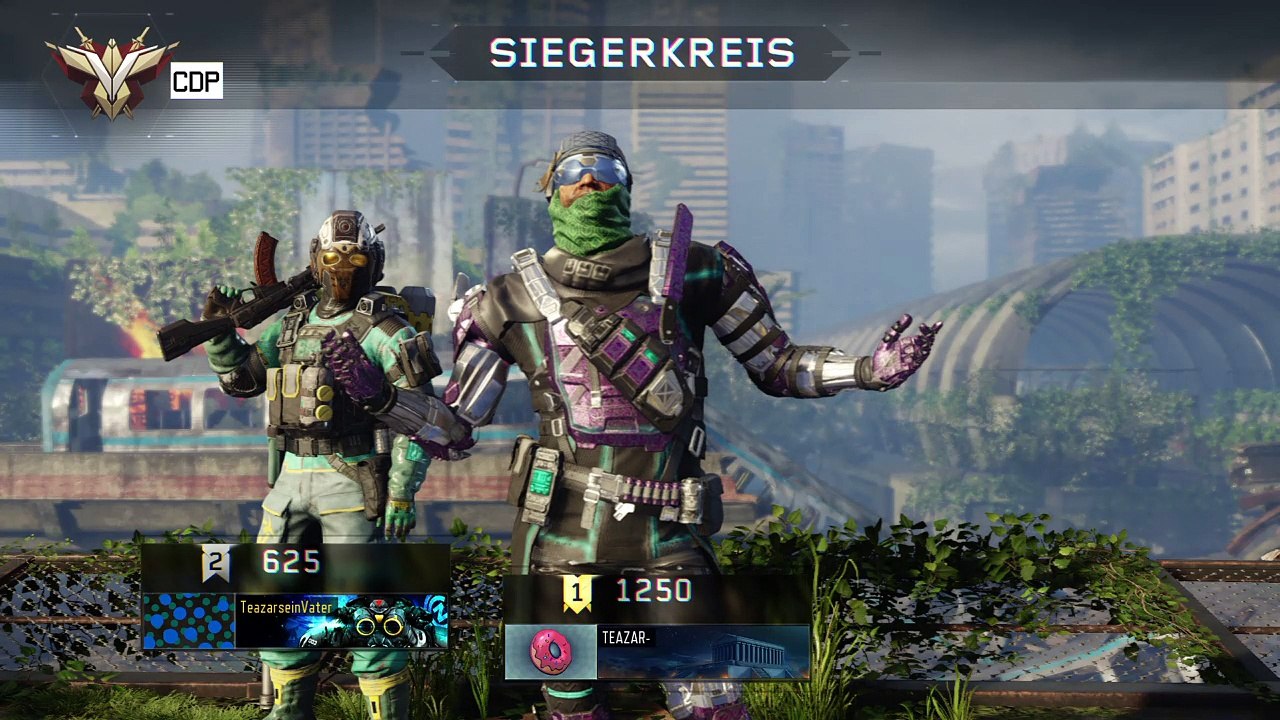Click the pink donut emblem
The image size is (1280, 720).
point(550,652)
